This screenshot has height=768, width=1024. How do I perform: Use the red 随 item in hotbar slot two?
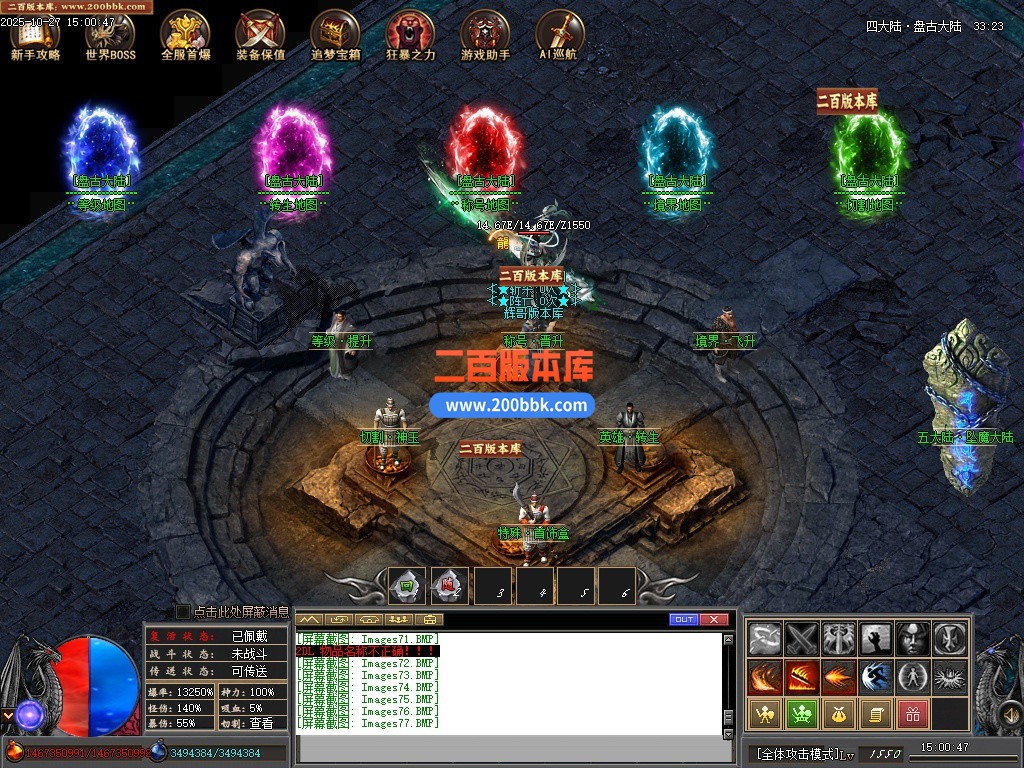(449, 586)
